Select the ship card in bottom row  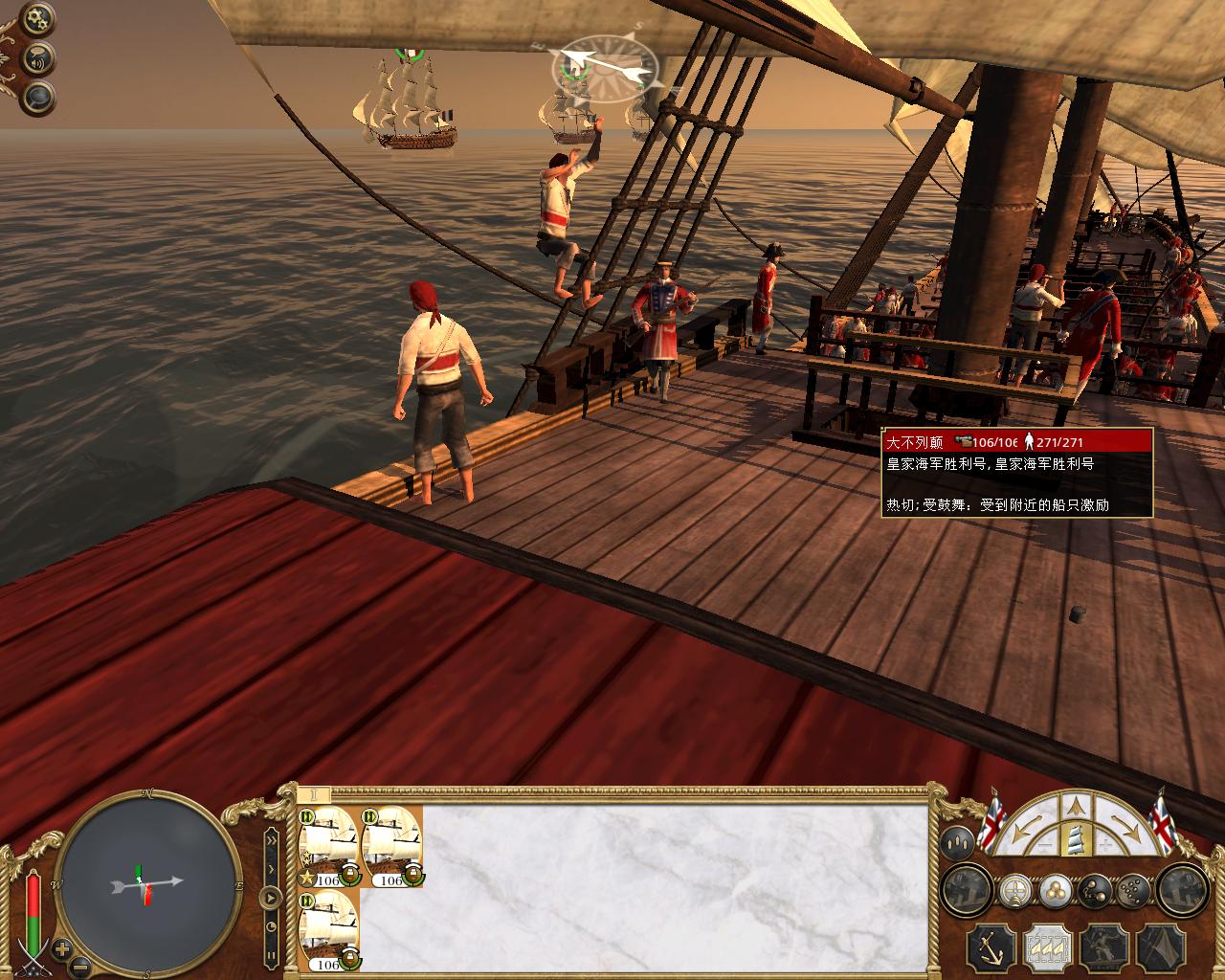coord(328,930)
